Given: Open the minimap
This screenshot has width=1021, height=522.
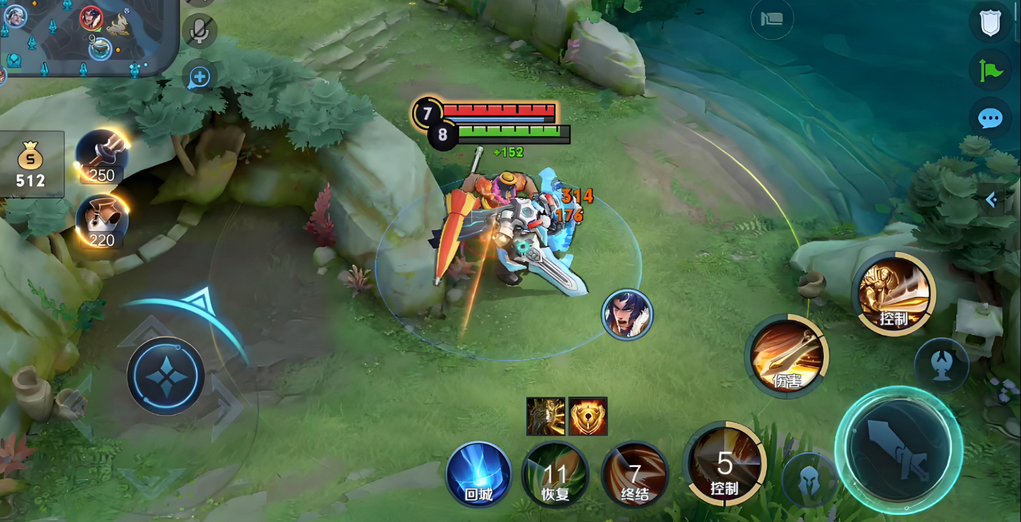Looking at the screenshot, I should pos(85,35).
